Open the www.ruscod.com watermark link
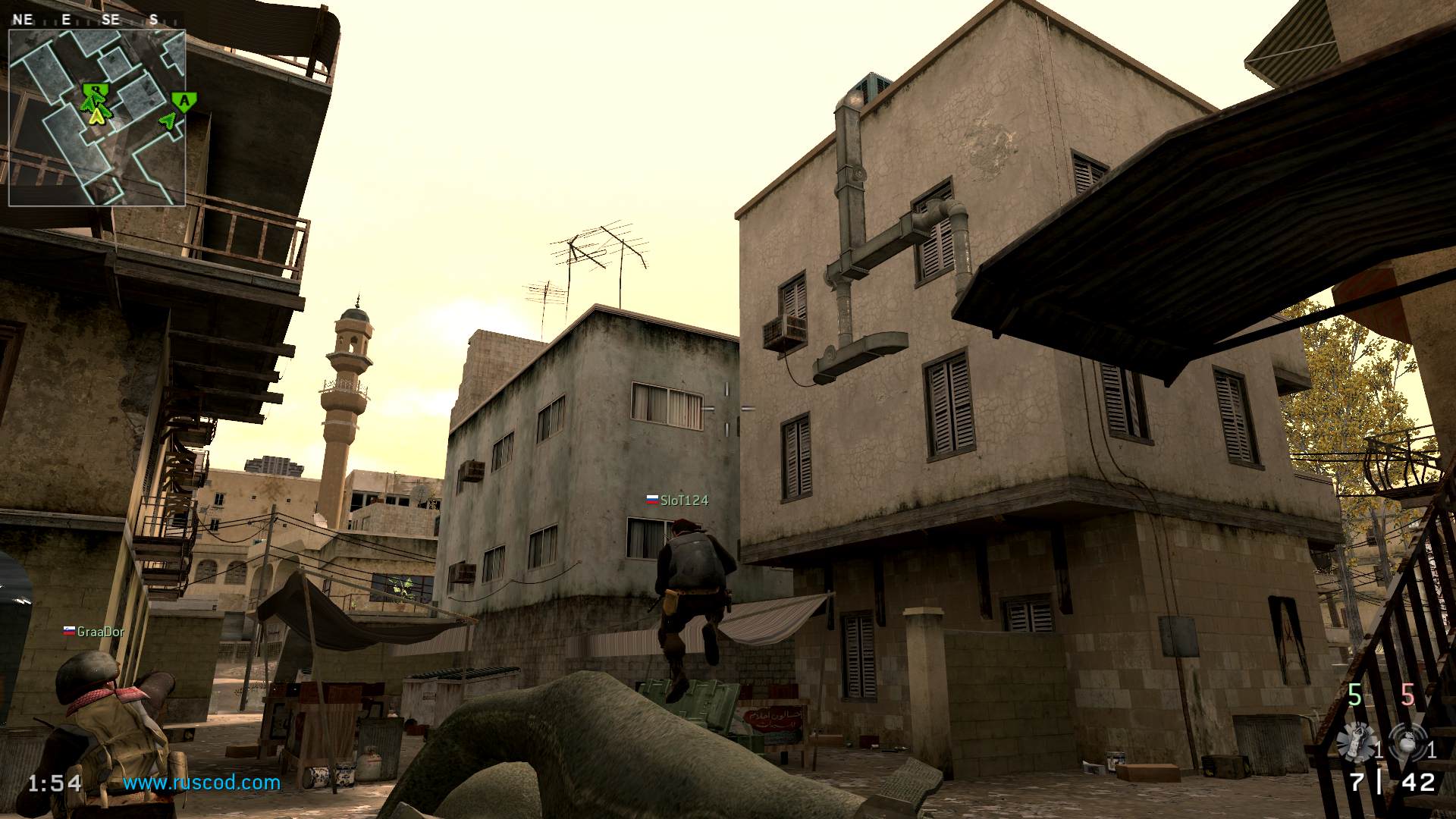The width and height of the screenshot is (1456, 819). 202,783
